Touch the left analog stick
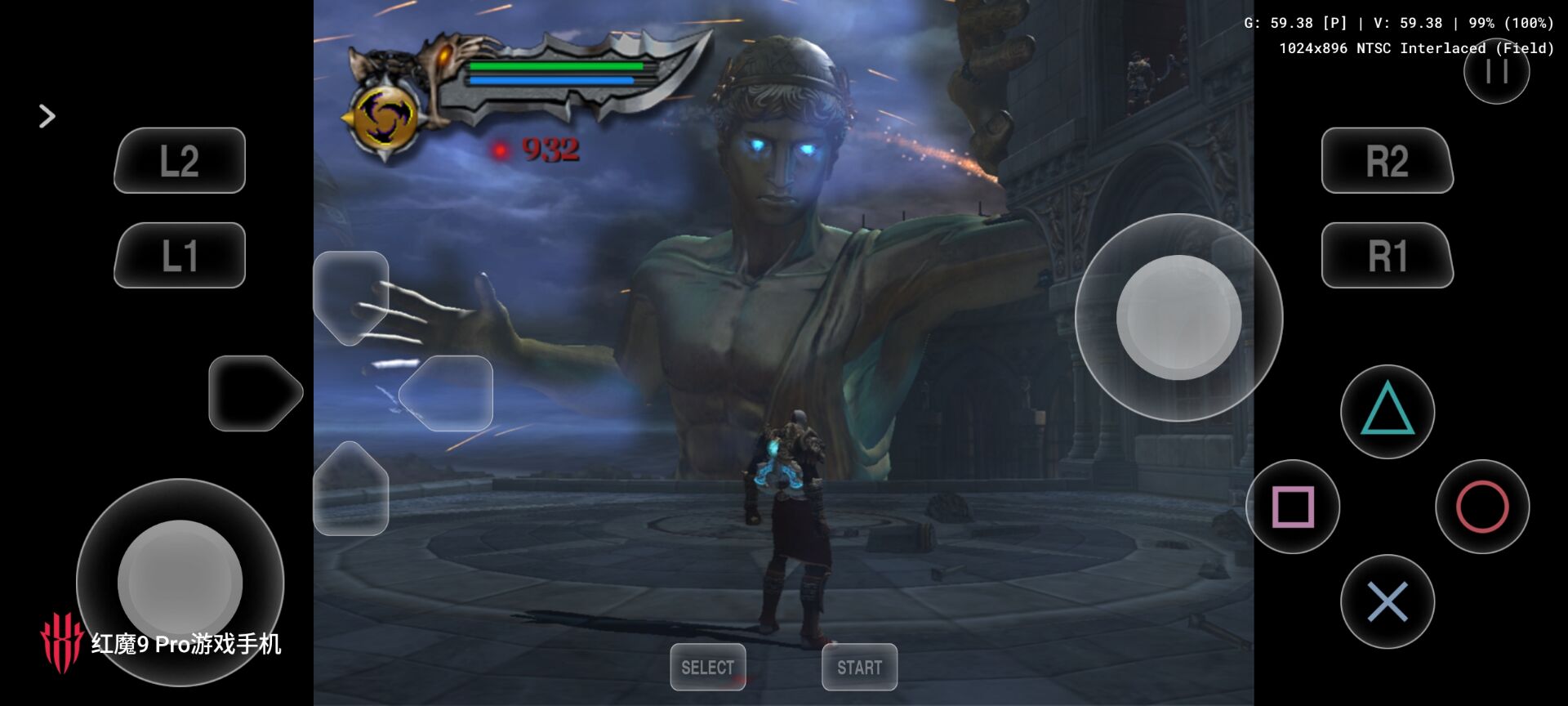The width and height of the screenshot is (1568, 706). [180, 582]
